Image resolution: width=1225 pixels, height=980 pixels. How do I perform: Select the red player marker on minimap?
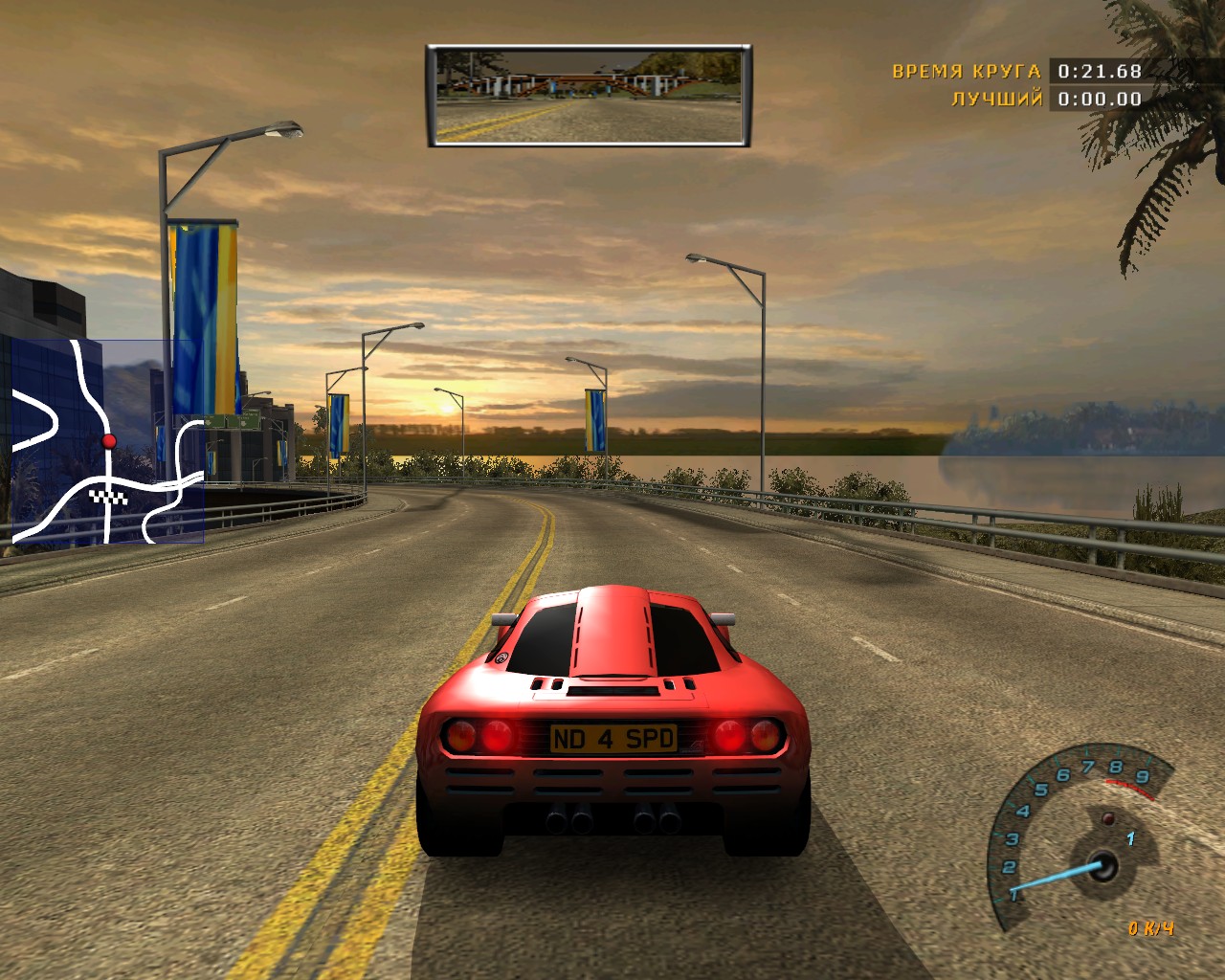click(109, 441)
